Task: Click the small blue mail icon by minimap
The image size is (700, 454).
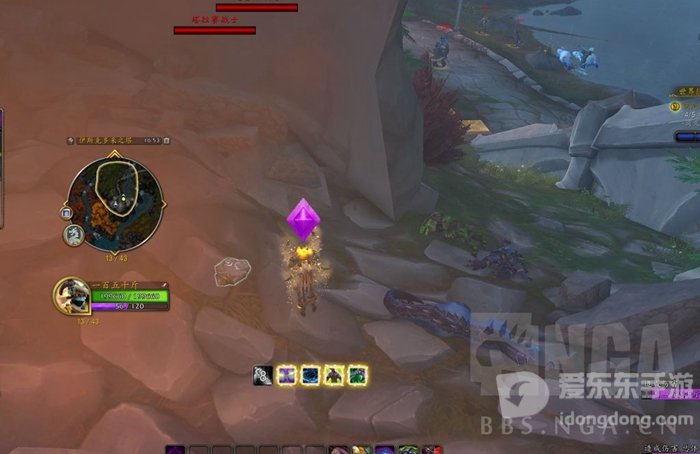Action: point(66,213)
